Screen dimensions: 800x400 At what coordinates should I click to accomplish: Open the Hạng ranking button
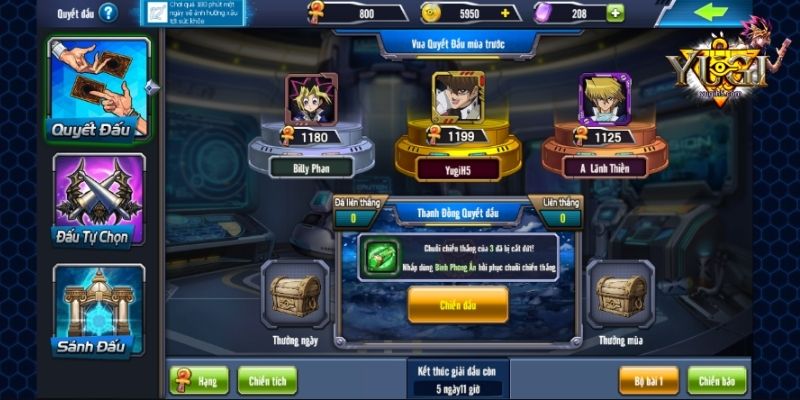tap(198, 380)
